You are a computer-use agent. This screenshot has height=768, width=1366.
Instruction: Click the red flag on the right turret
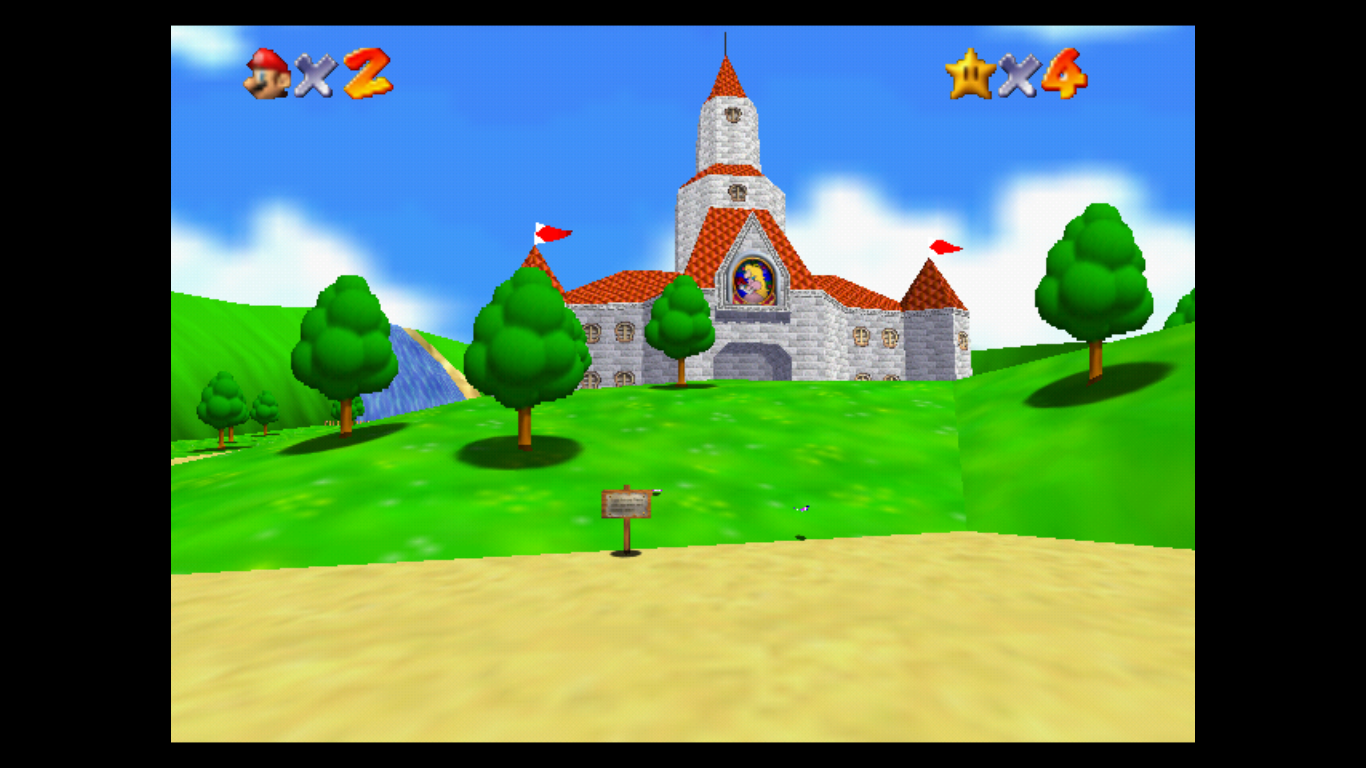(941, 246)
